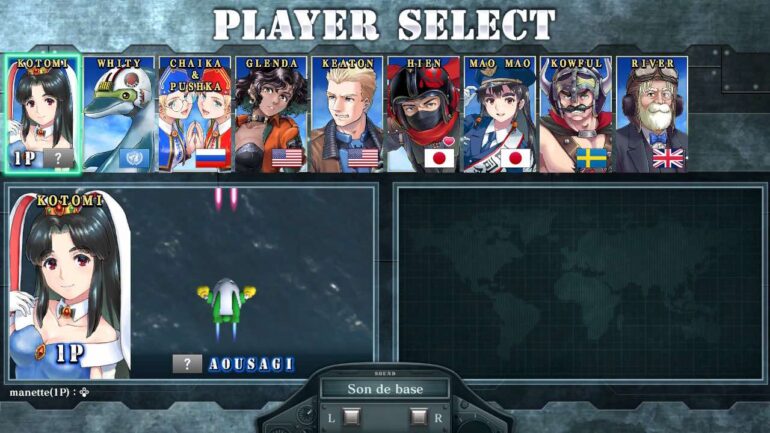Switch sound to previous with L
The height and width of the screenshot is (433, 770).
tap(351, 416)
